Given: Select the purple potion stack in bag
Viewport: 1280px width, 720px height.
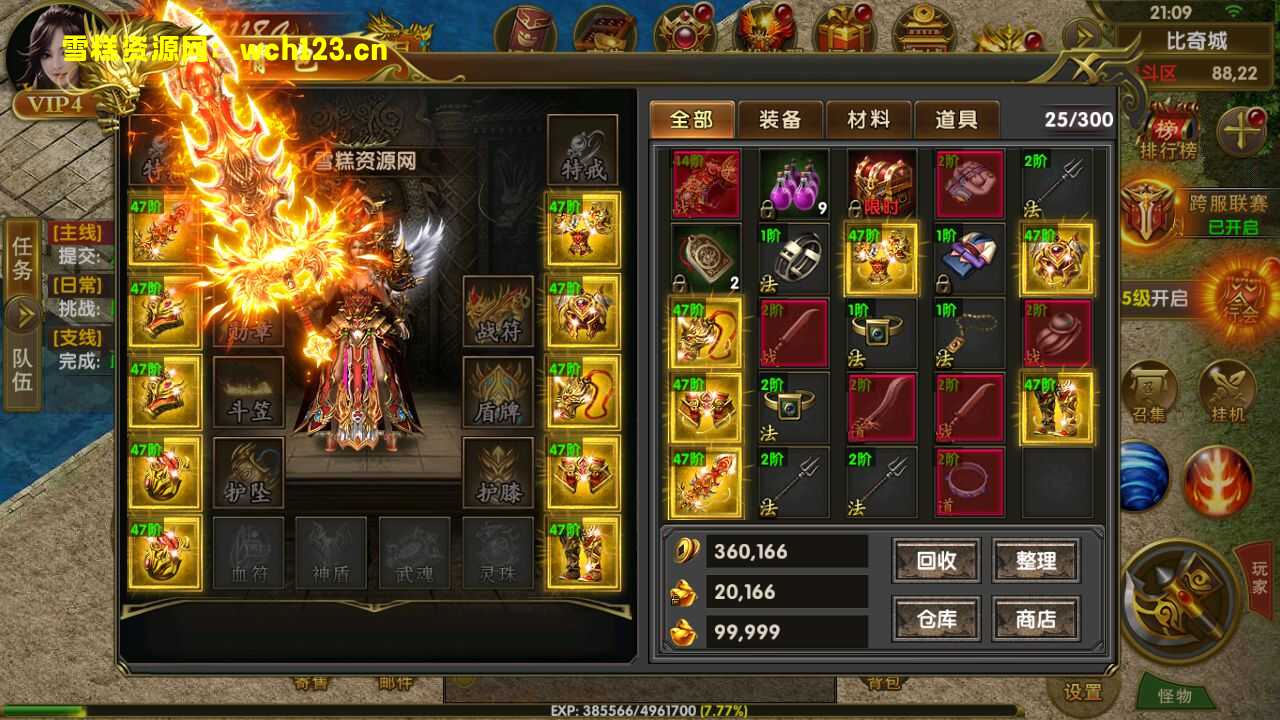Looking at the screenshot, I should point(794,184).
